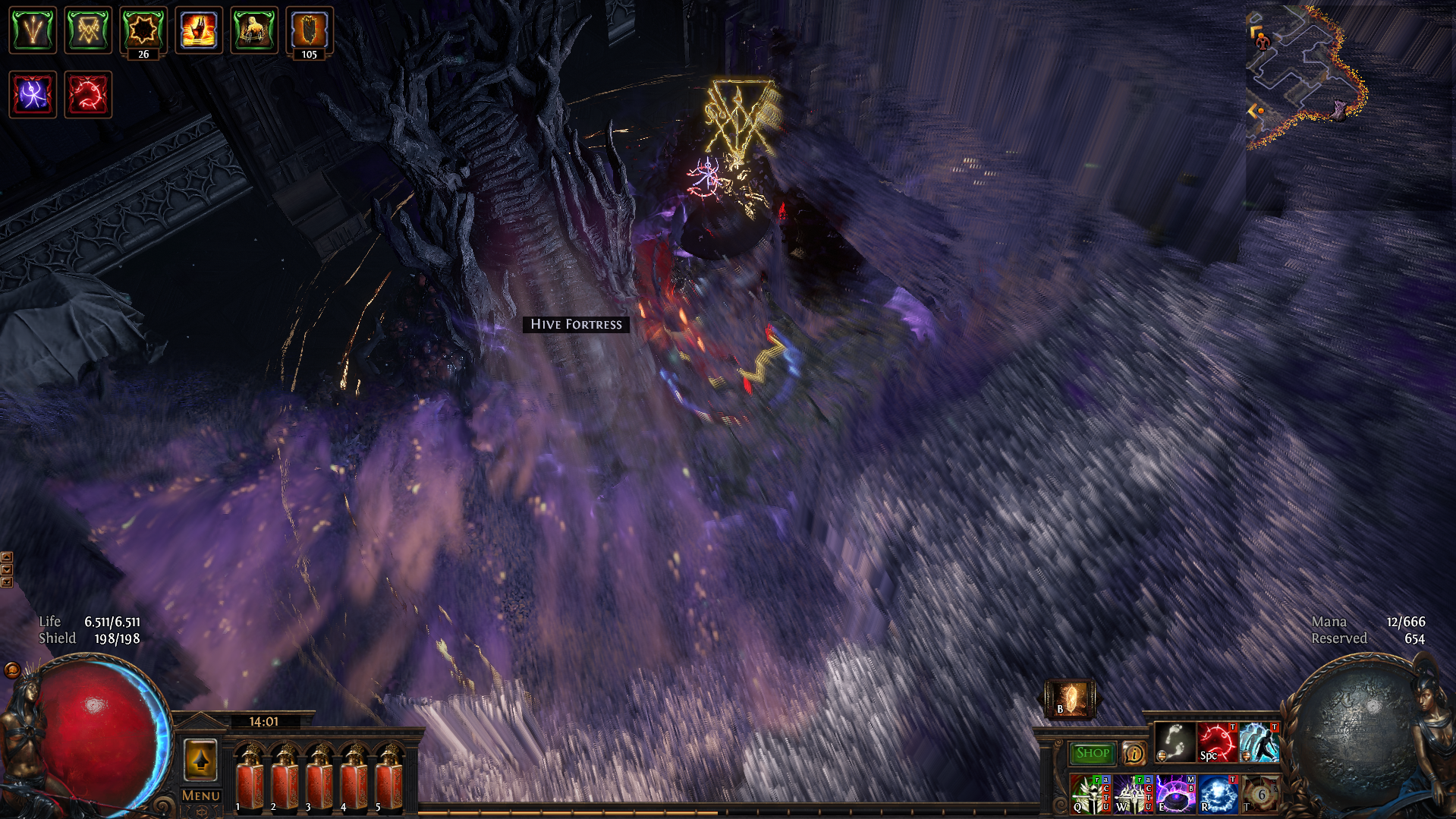Use the flask in slot 1

point(250,778)
